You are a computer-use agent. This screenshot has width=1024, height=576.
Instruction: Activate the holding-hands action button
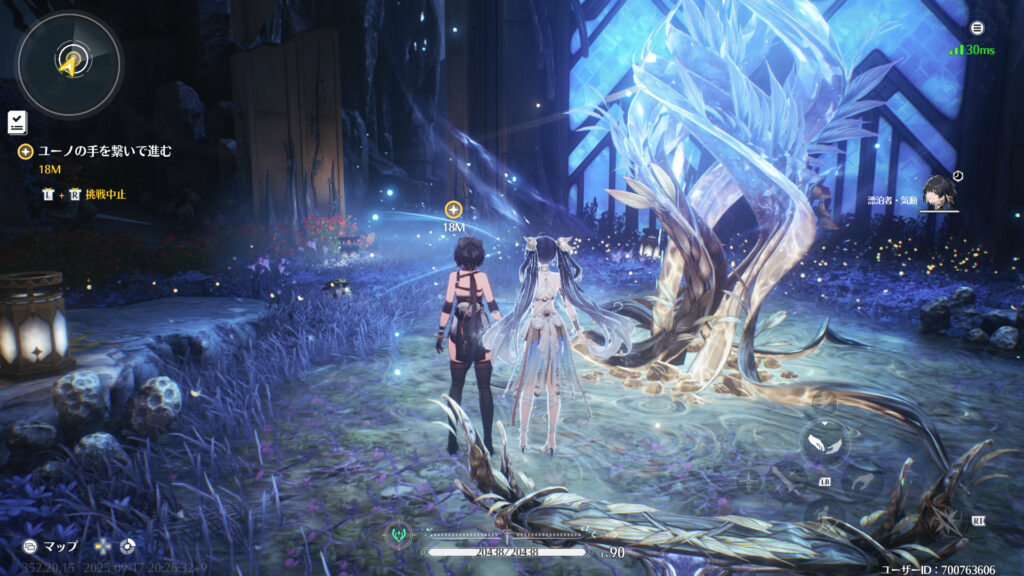coord(824,440)
